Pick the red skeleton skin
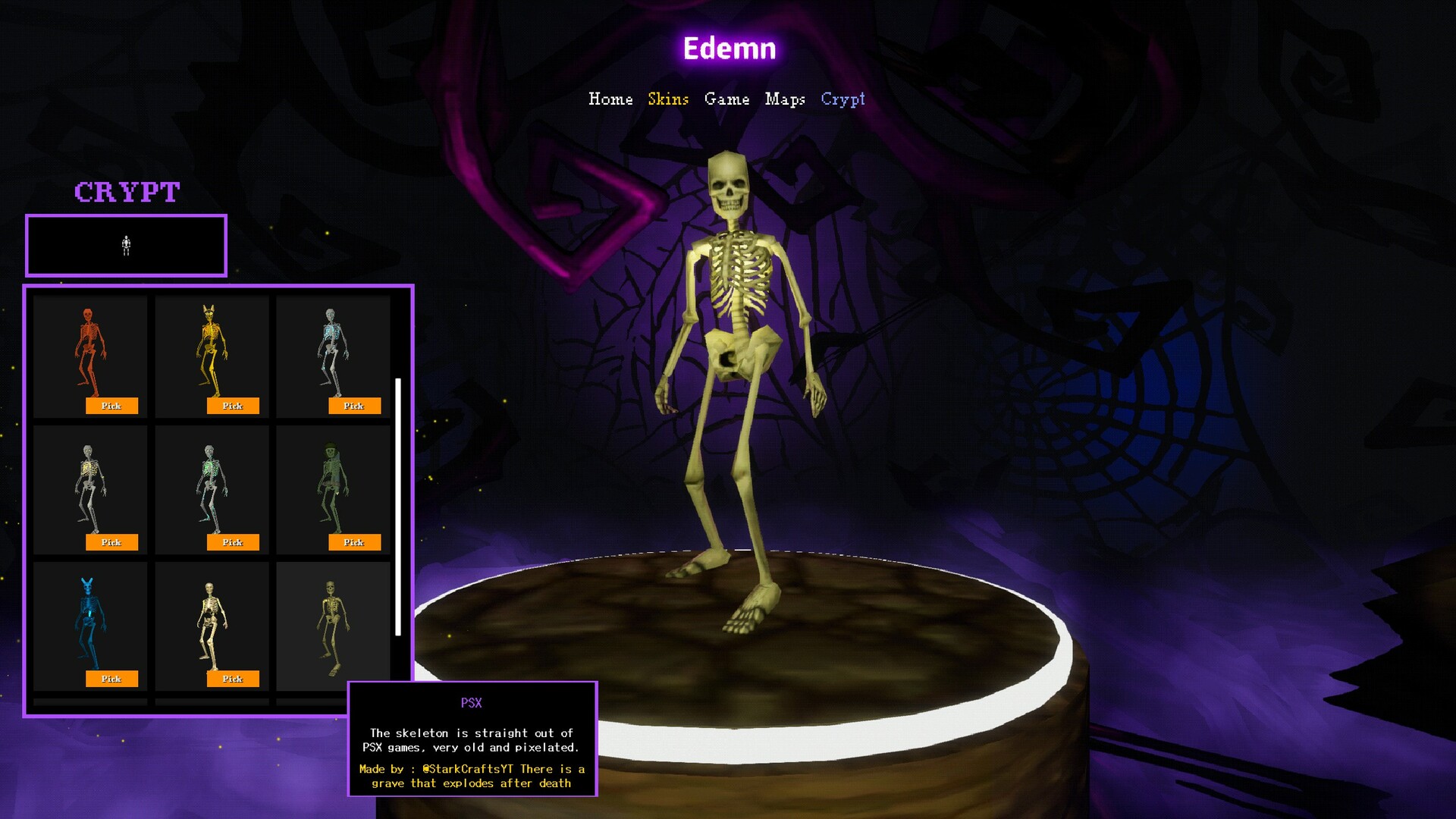The image size is (1456, 819). tap(112, 406)
